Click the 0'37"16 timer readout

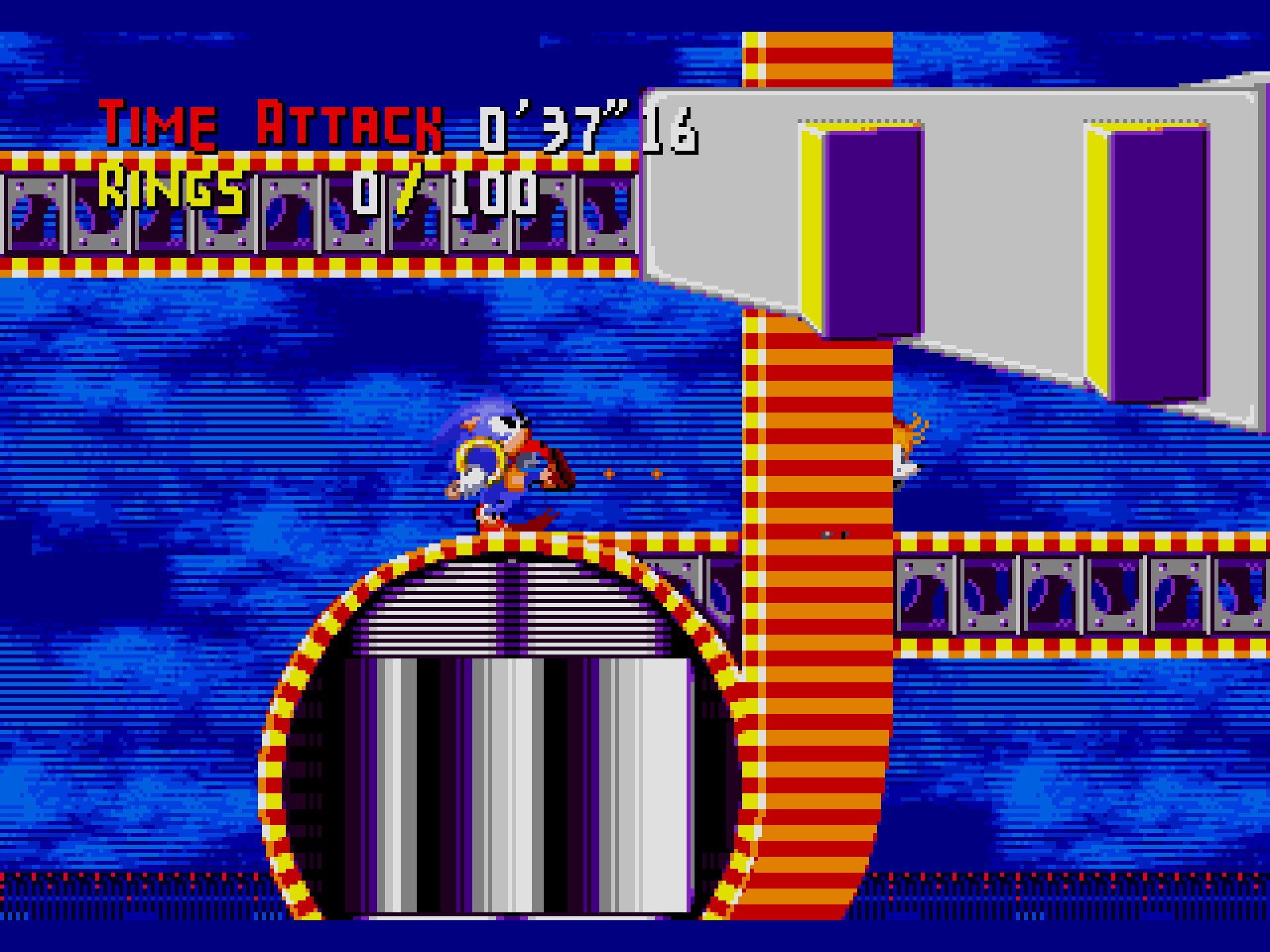pos(589,126)
